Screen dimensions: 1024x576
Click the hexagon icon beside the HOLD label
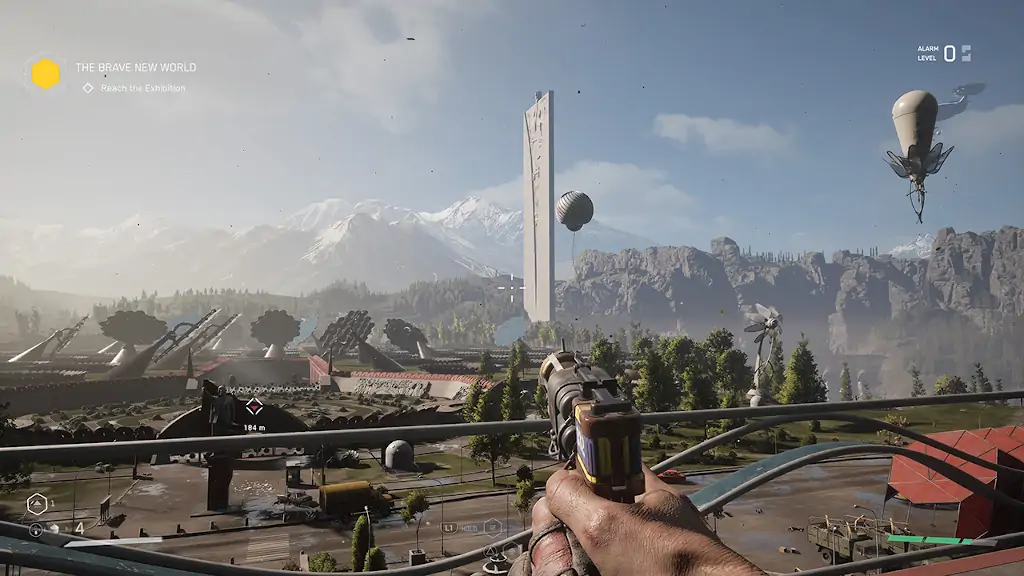(x=492, y=526)
